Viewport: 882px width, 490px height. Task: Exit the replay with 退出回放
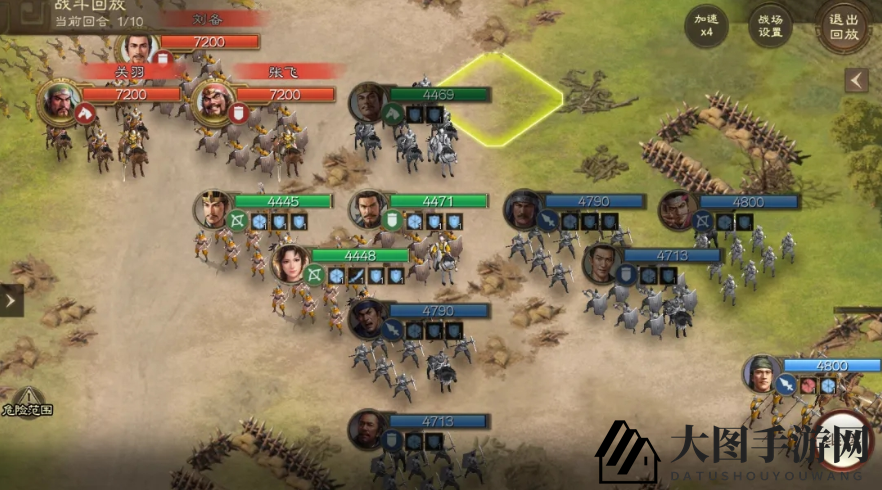844,25
